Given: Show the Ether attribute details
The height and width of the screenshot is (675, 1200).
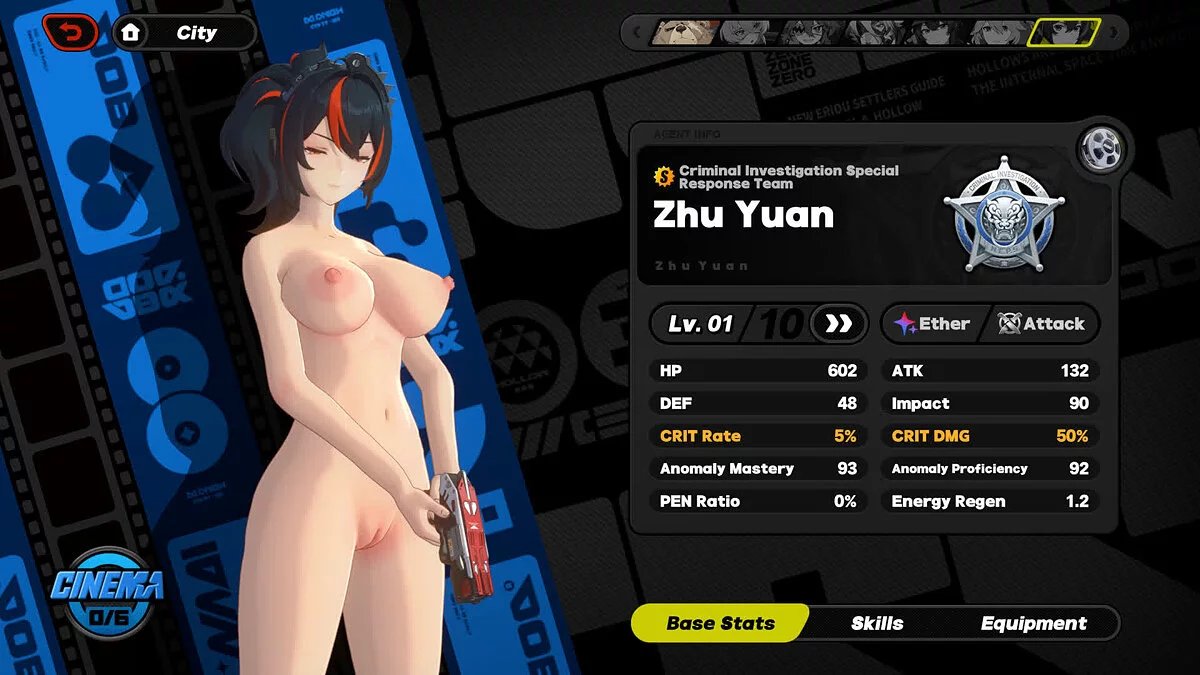Looking at the screenshot, I should click(x=932, y=324).
